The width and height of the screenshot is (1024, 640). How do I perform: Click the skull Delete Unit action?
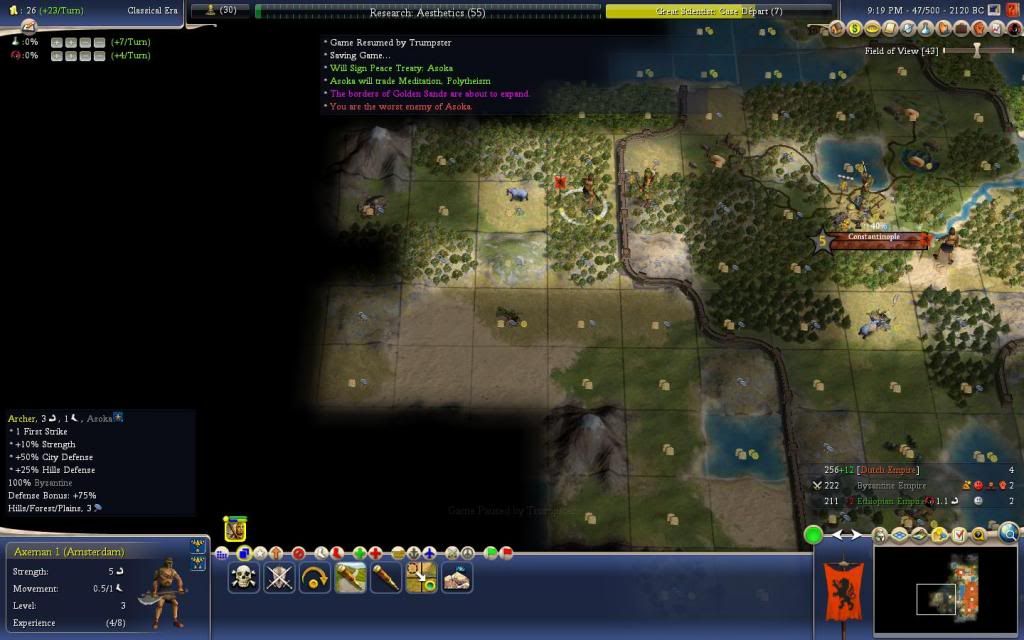click(244, 577)
